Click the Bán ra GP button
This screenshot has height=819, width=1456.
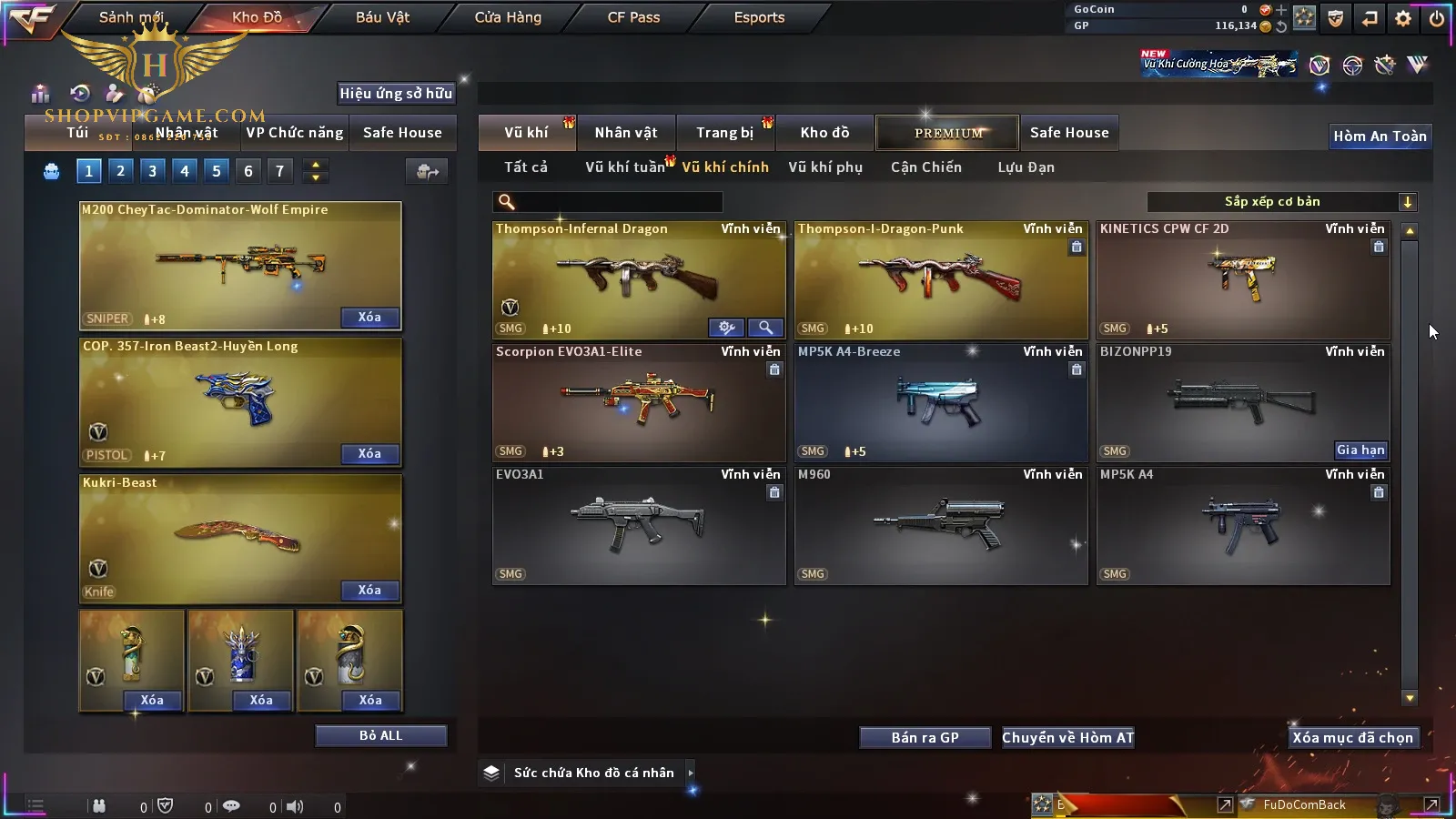point(925,738)
